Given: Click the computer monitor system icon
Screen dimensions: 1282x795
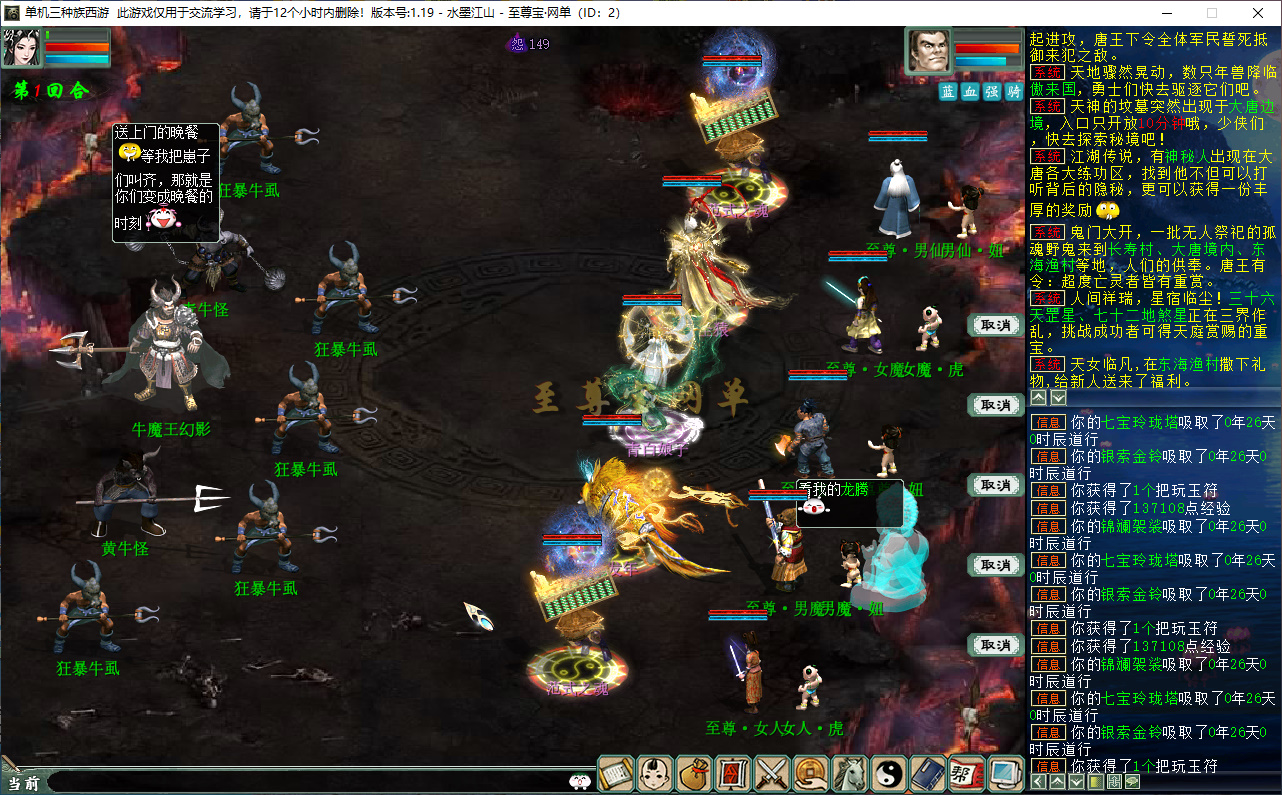Looking at the screenshot, I should [1004, 773].
